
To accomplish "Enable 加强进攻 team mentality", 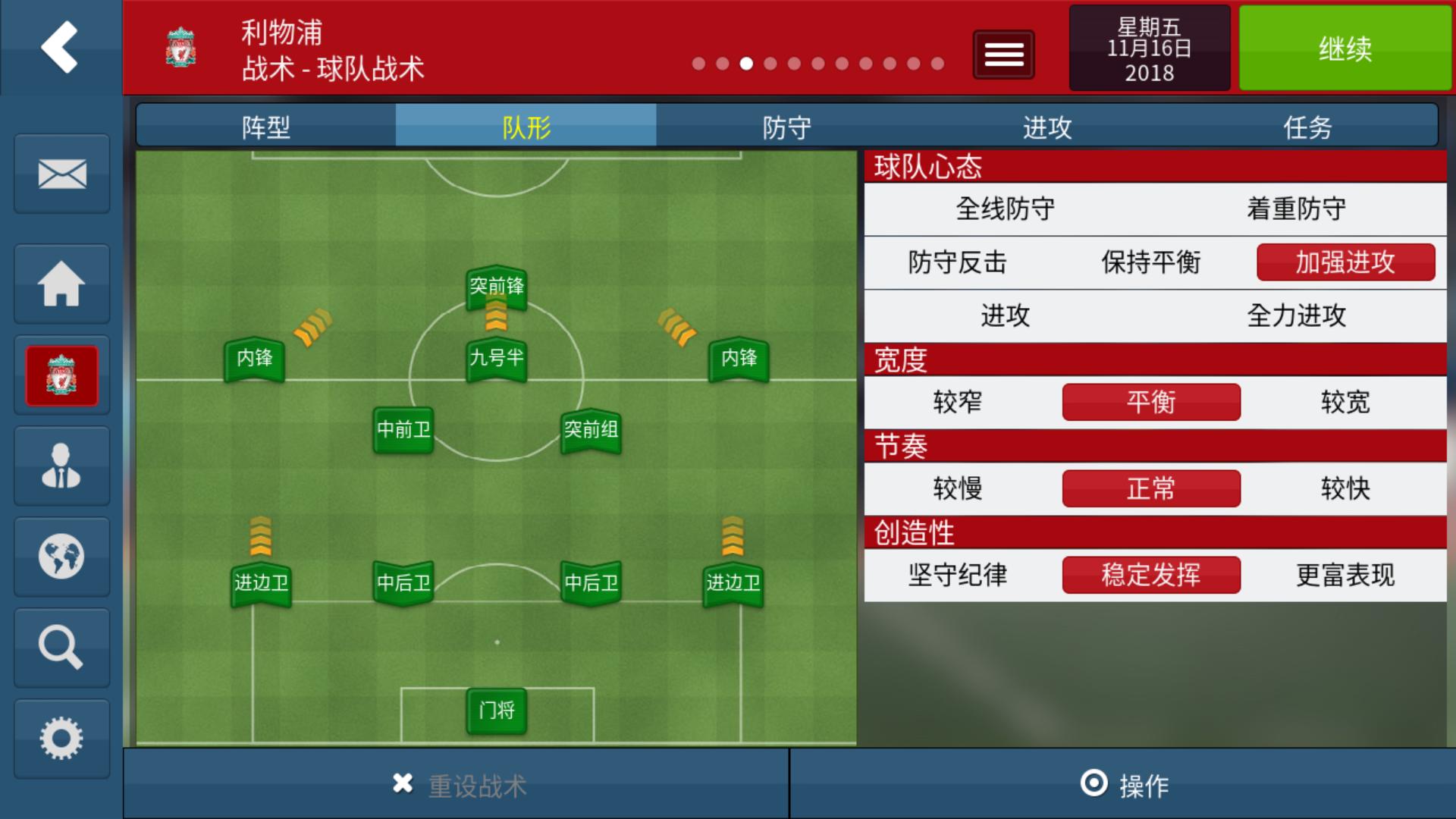I will 1345,262.
